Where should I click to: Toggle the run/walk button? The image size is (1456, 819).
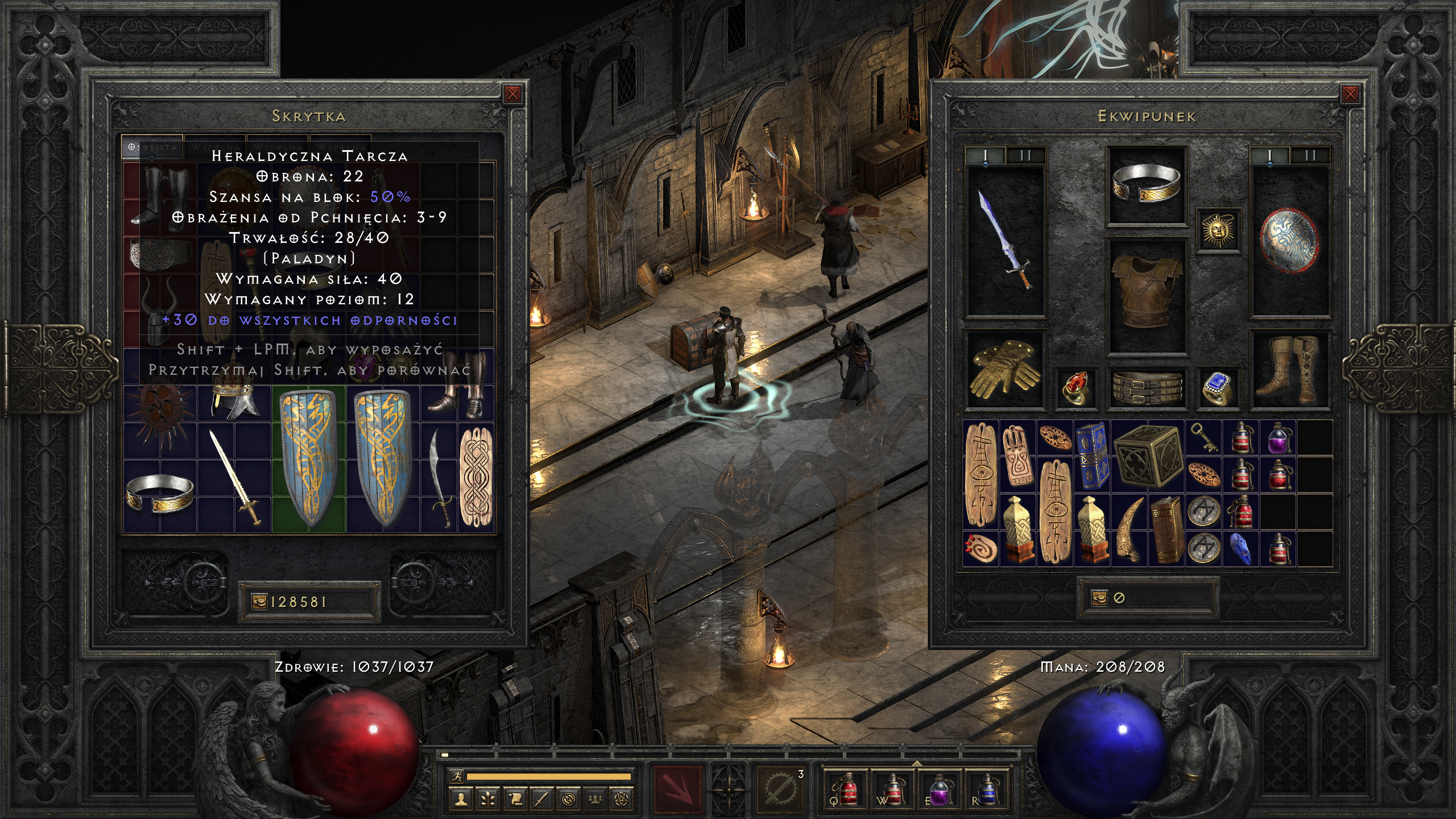pyautogui.click(x=456, y=776)
